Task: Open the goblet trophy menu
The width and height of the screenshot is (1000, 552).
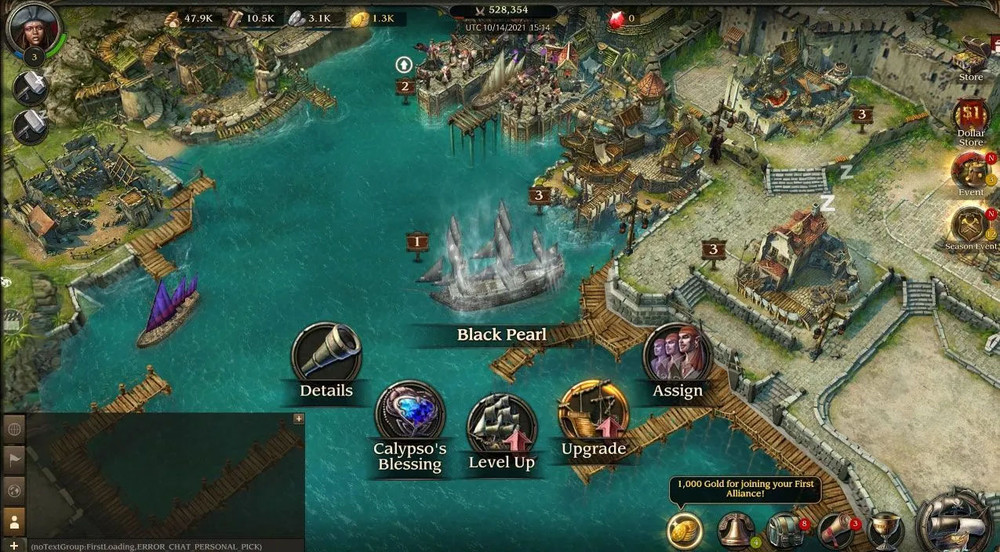Action: click(x=884, y=530)
